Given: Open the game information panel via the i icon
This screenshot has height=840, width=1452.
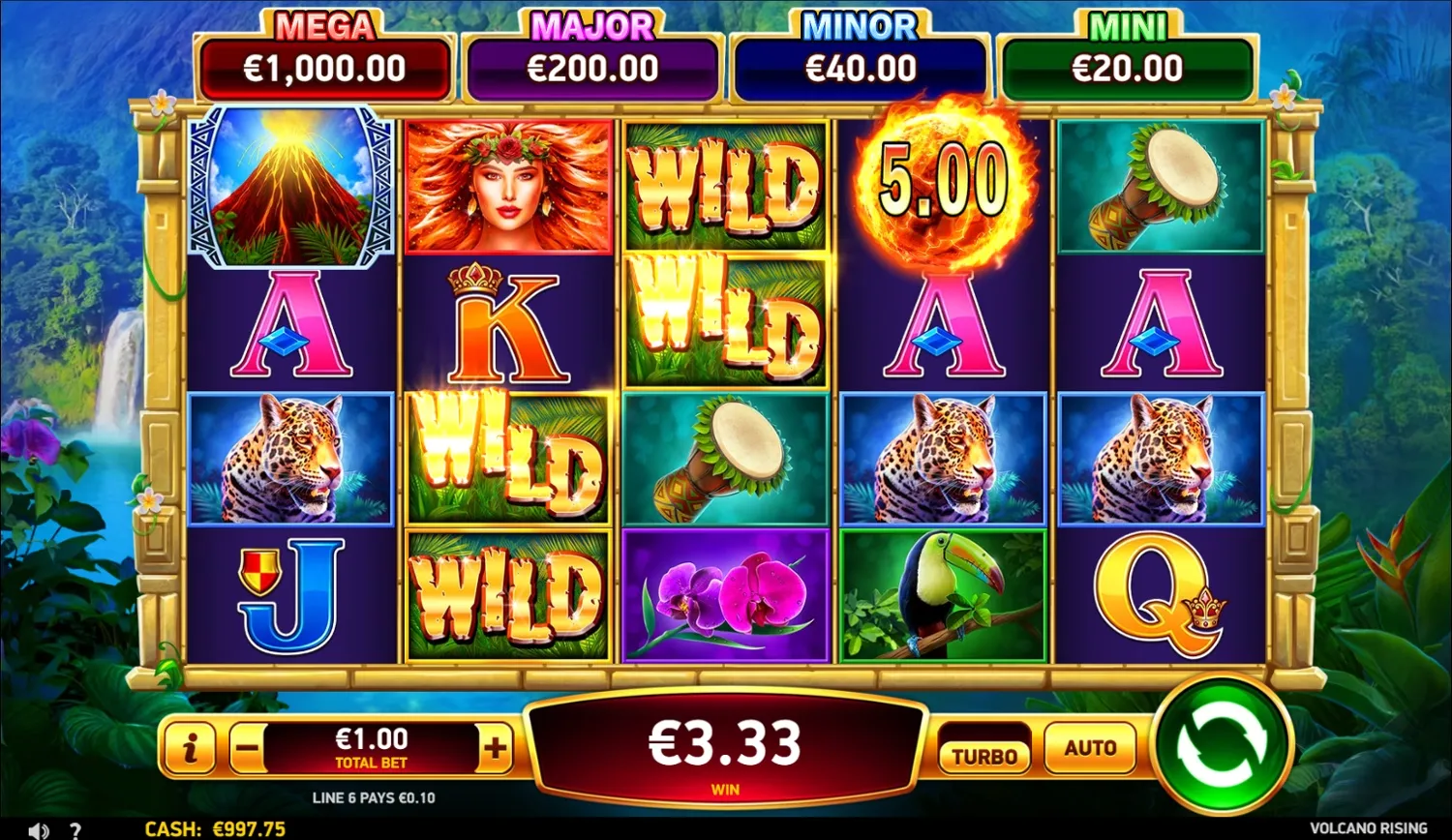Looking at the screenshot, I should [x=190, y=747].
